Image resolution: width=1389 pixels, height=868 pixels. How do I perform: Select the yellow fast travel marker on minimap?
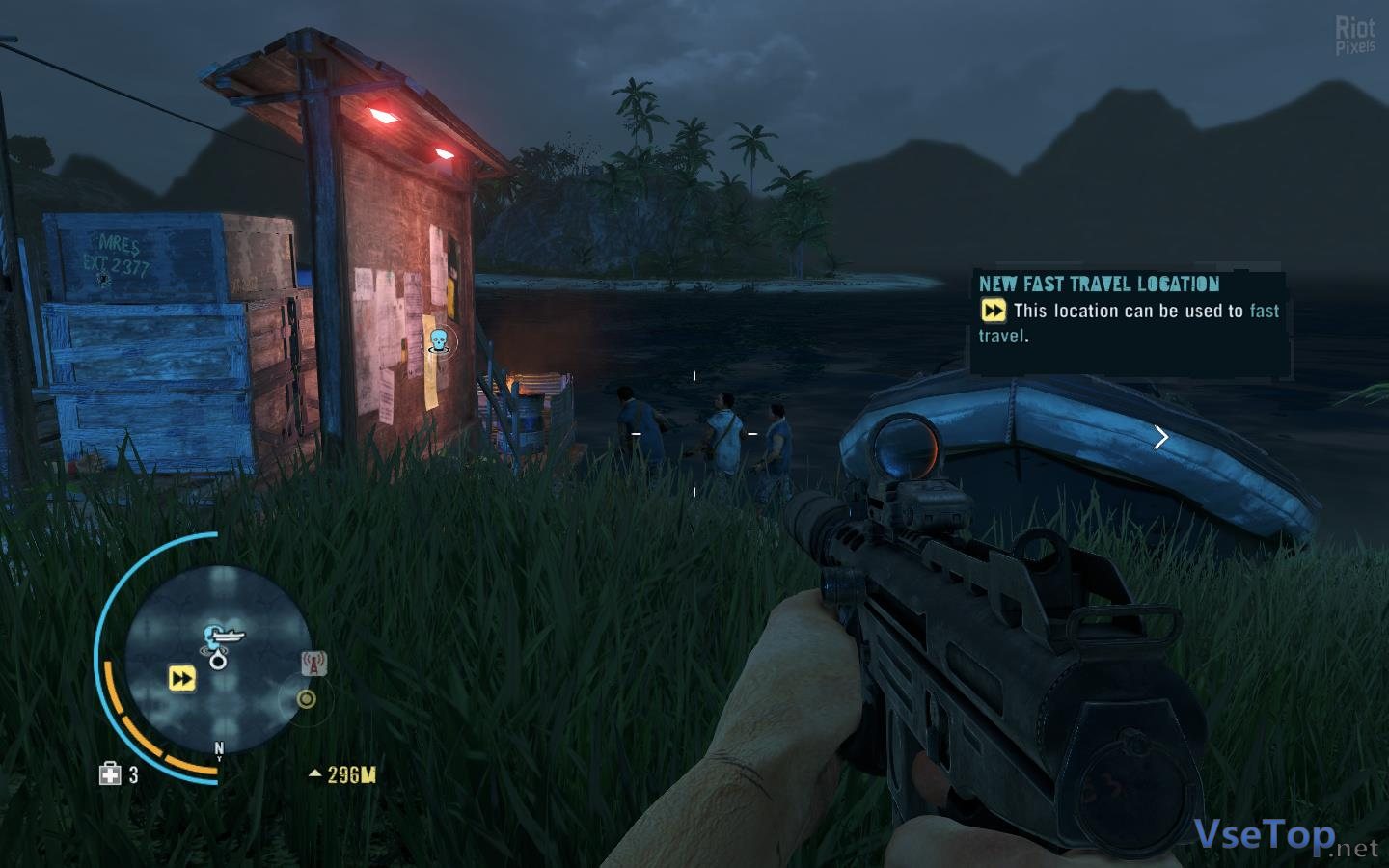pyautogui.click(x=181, y=678)
